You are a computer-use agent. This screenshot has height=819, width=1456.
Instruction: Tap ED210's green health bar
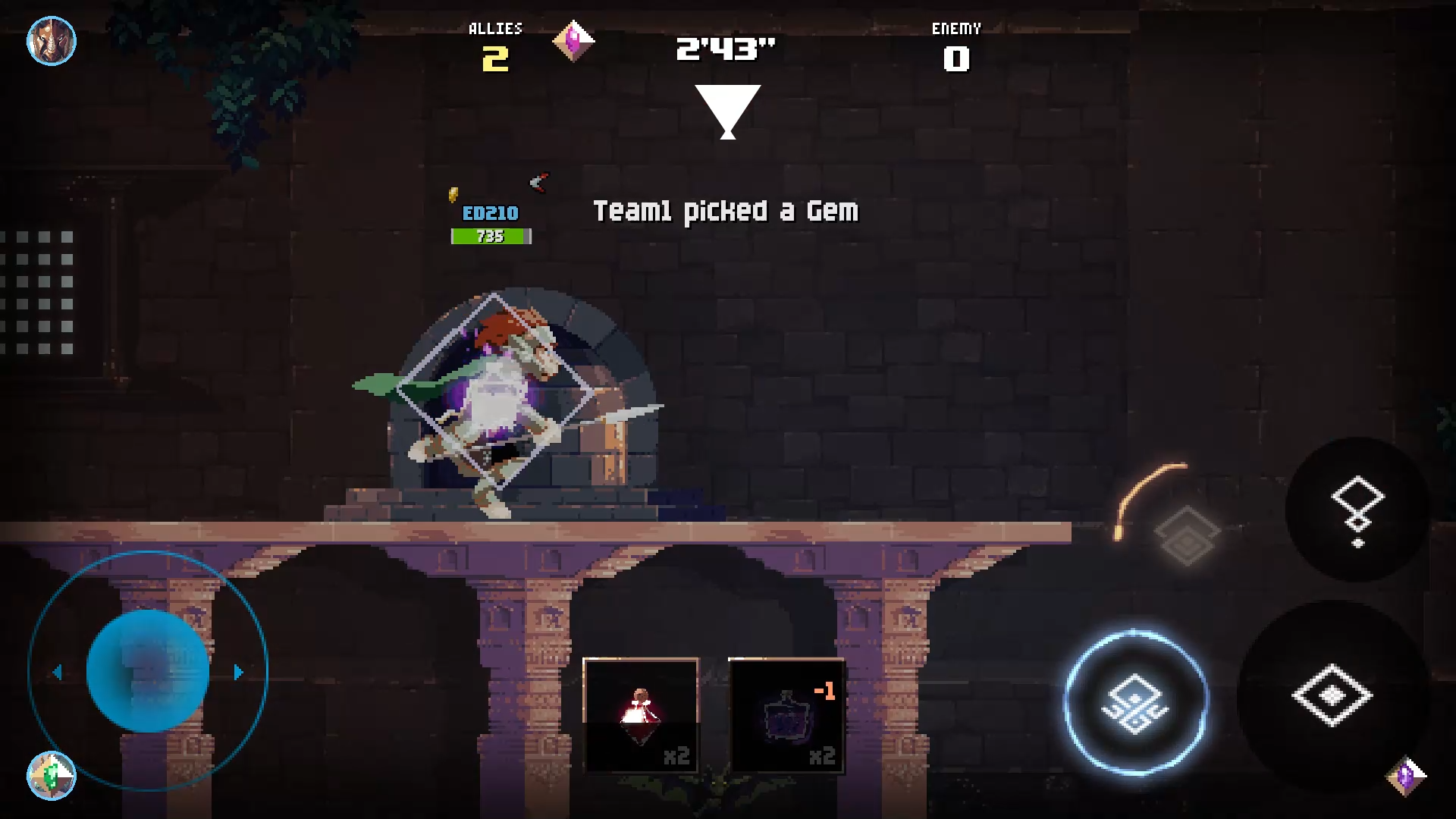tap(490, 236)
